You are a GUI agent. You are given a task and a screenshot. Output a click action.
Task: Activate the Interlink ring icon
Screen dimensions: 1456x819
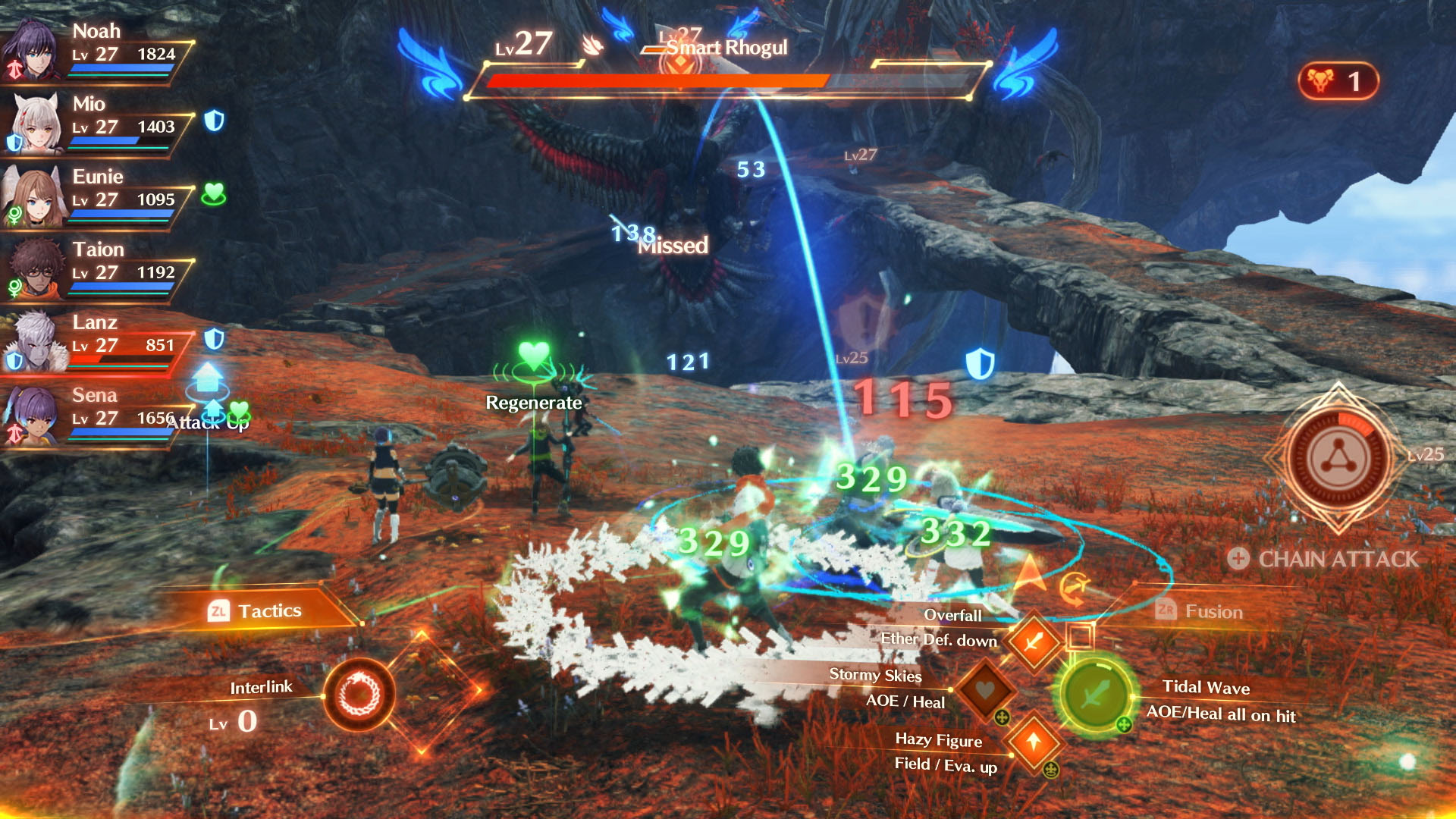coord(359,694)
